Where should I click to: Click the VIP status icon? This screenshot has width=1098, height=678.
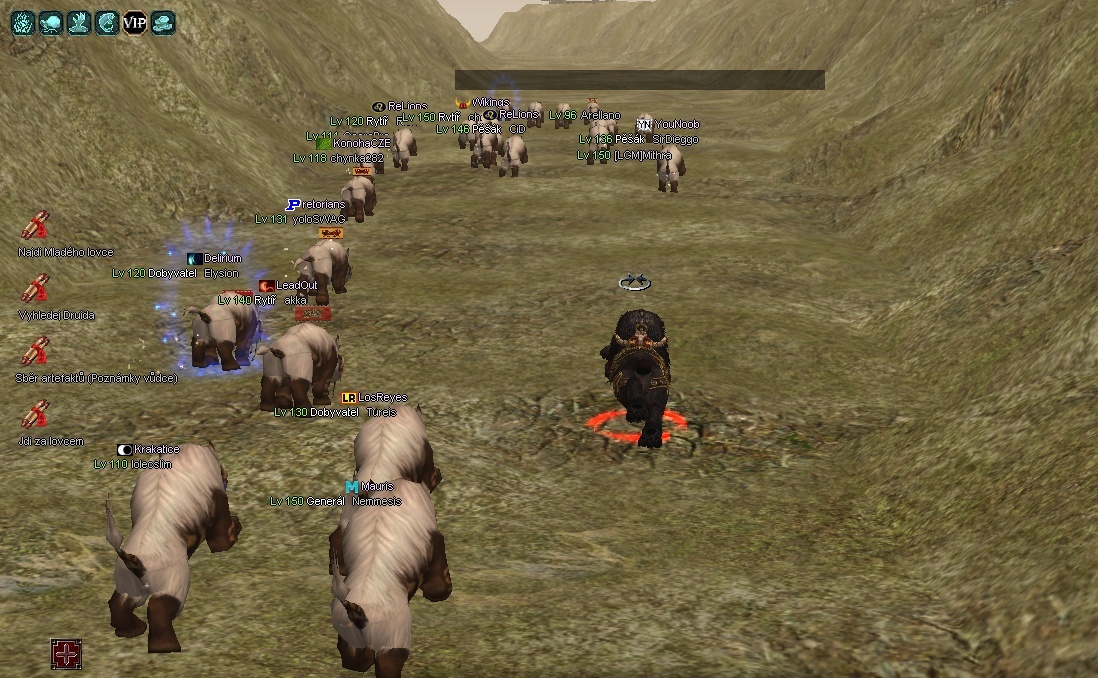[135, 21]
